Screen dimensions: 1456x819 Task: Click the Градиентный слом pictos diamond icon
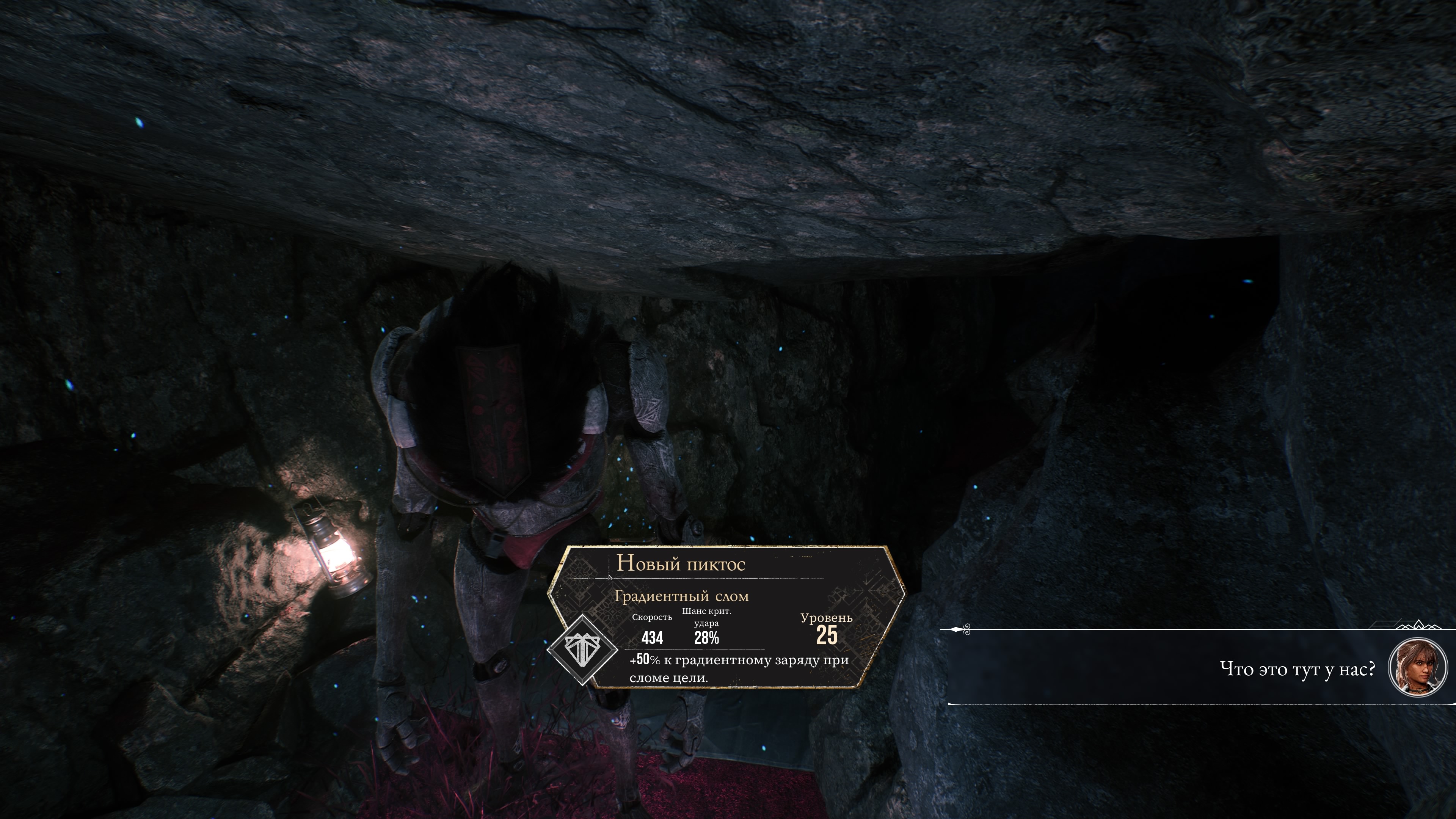tap(583, 650)
